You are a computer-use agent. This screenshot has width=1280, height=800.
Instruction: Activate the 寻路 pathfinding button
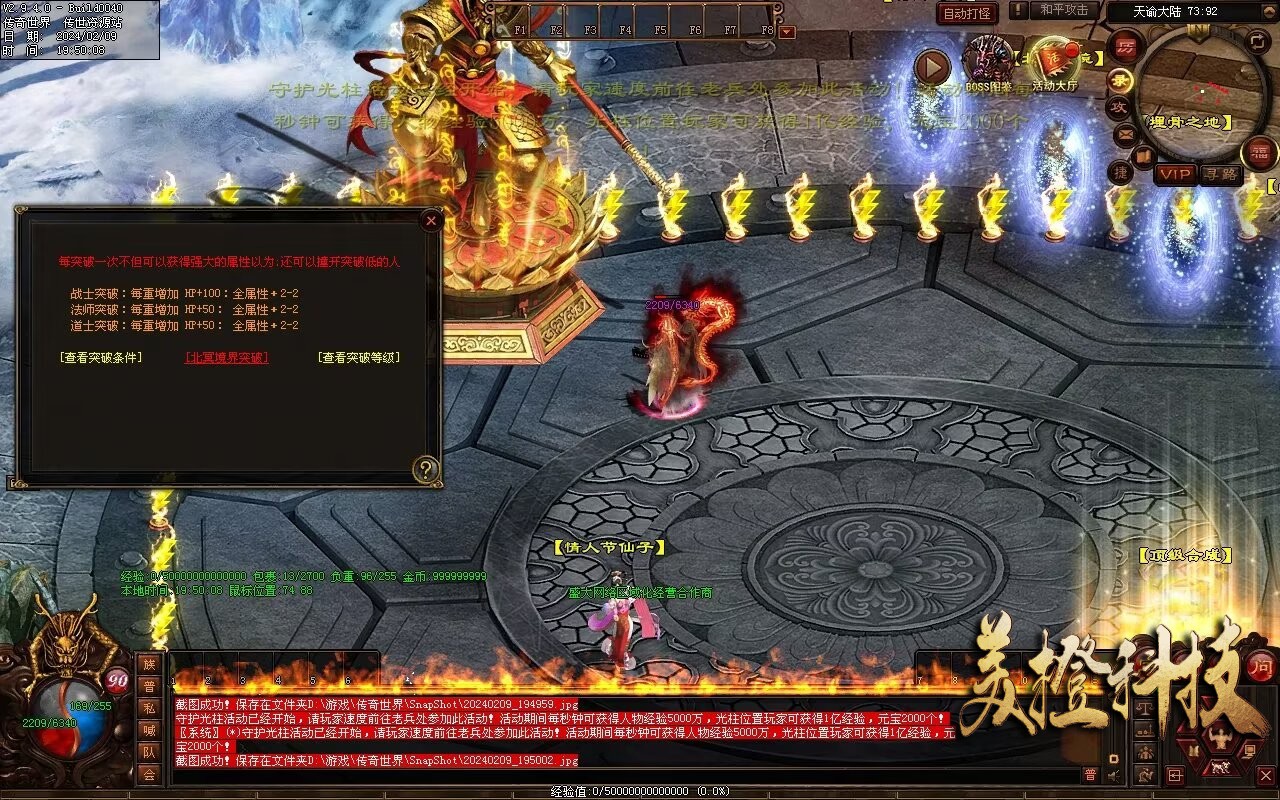(x=1219, y=174)
